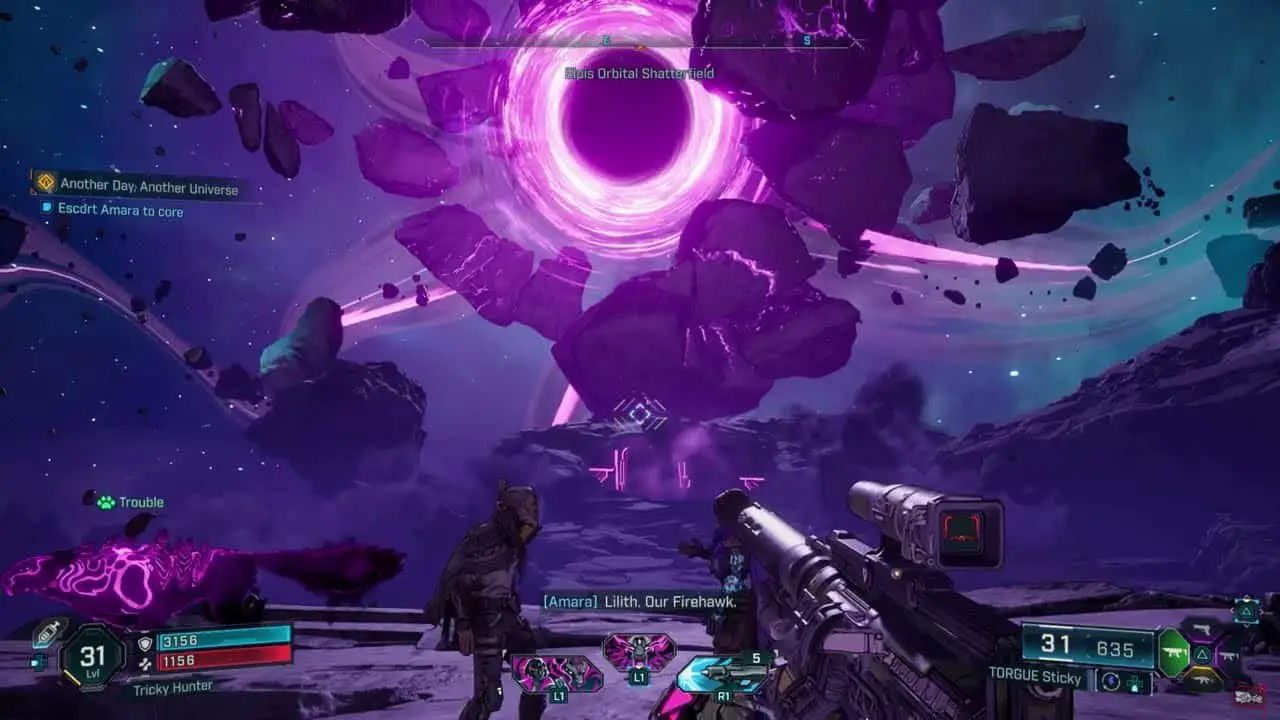Trigger the pink winged action skill
Viewport: 1280px width, 720px height.
638,652
